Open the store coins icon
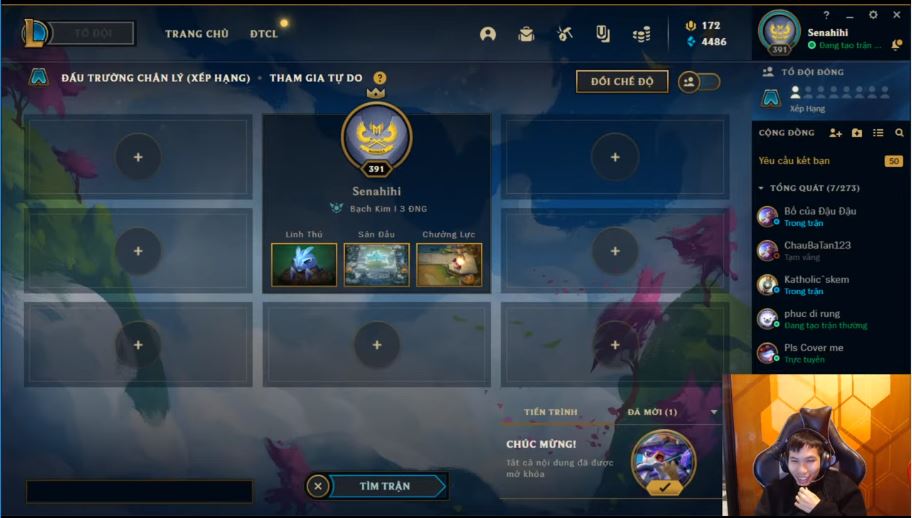Image resolution: width=912 pixels, height=518 pixels. (x=641, y=34)
